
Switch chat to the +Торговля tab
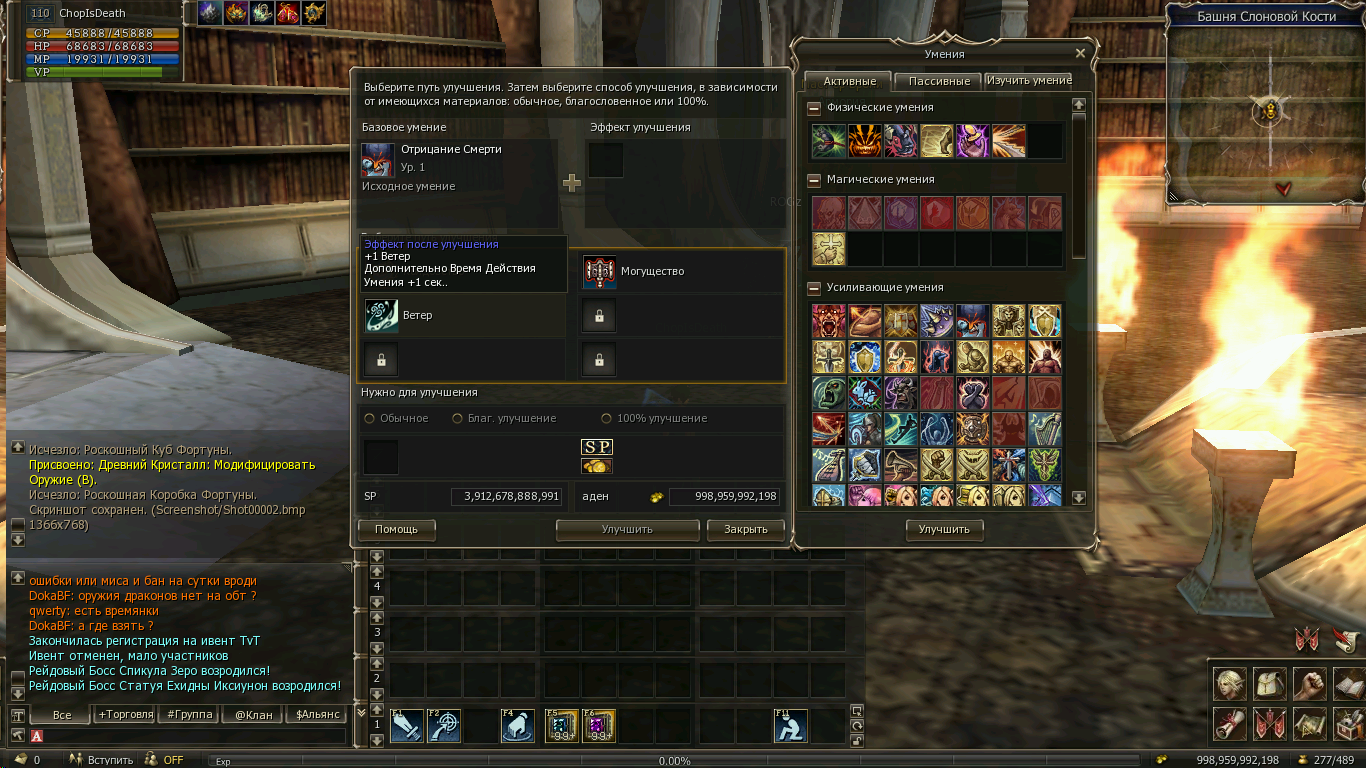pyautogui.click(x=125, y=715)
